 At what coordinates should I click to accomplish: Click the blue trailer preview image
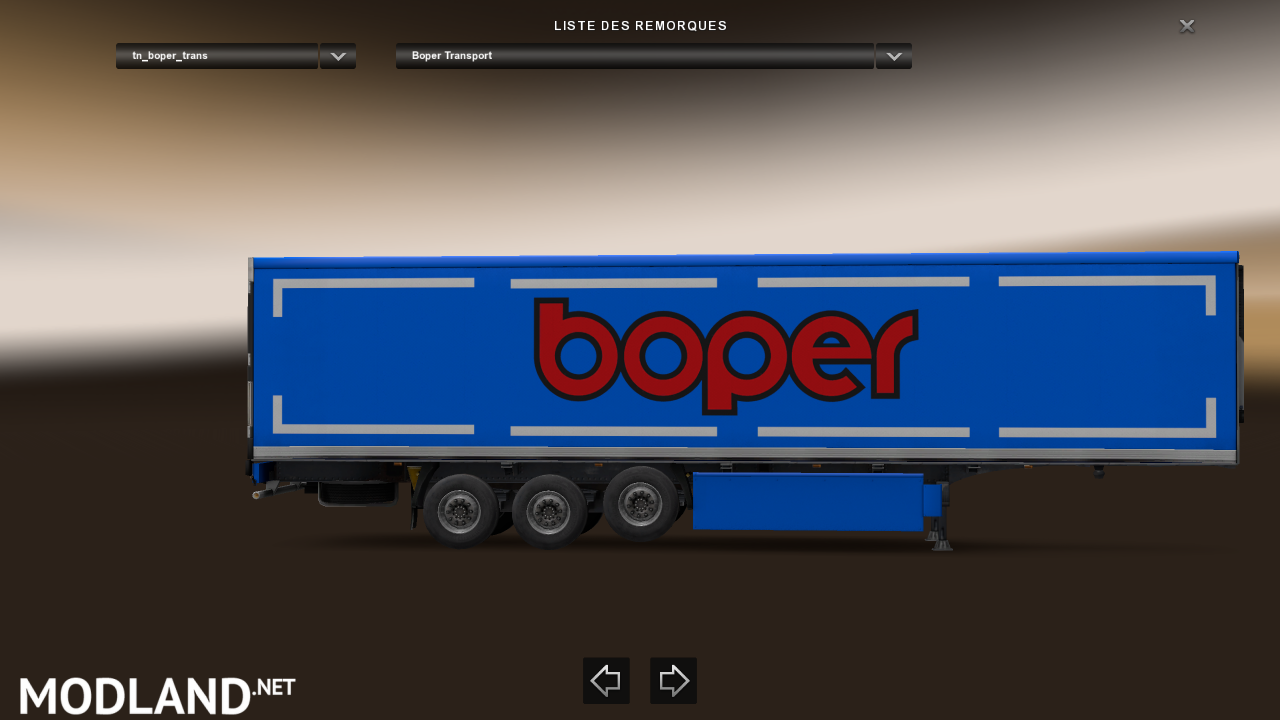pos(740,360)
